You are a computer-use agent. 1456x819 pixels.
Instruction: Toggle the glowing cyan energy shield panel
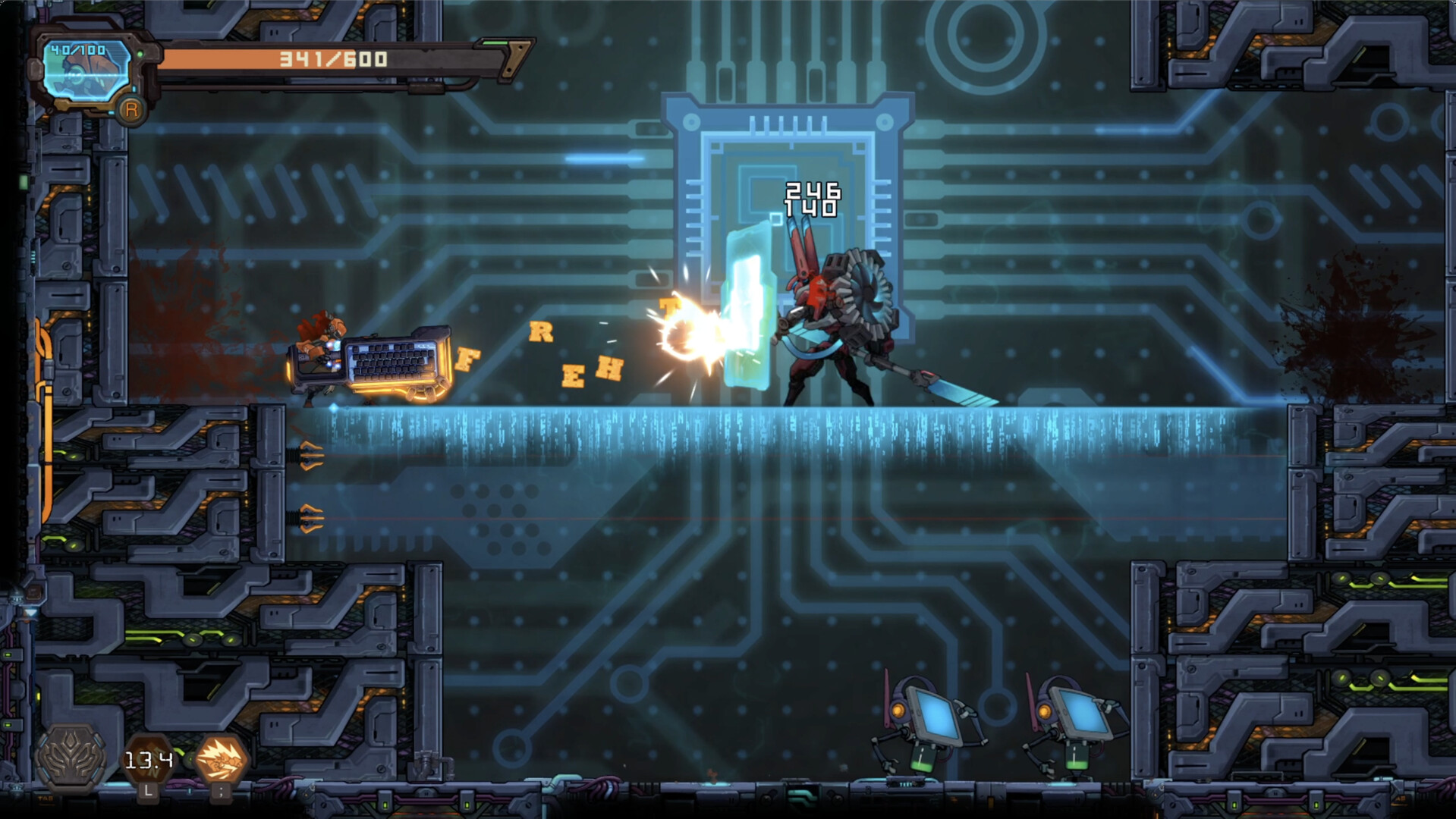click(x=749, y=326)
